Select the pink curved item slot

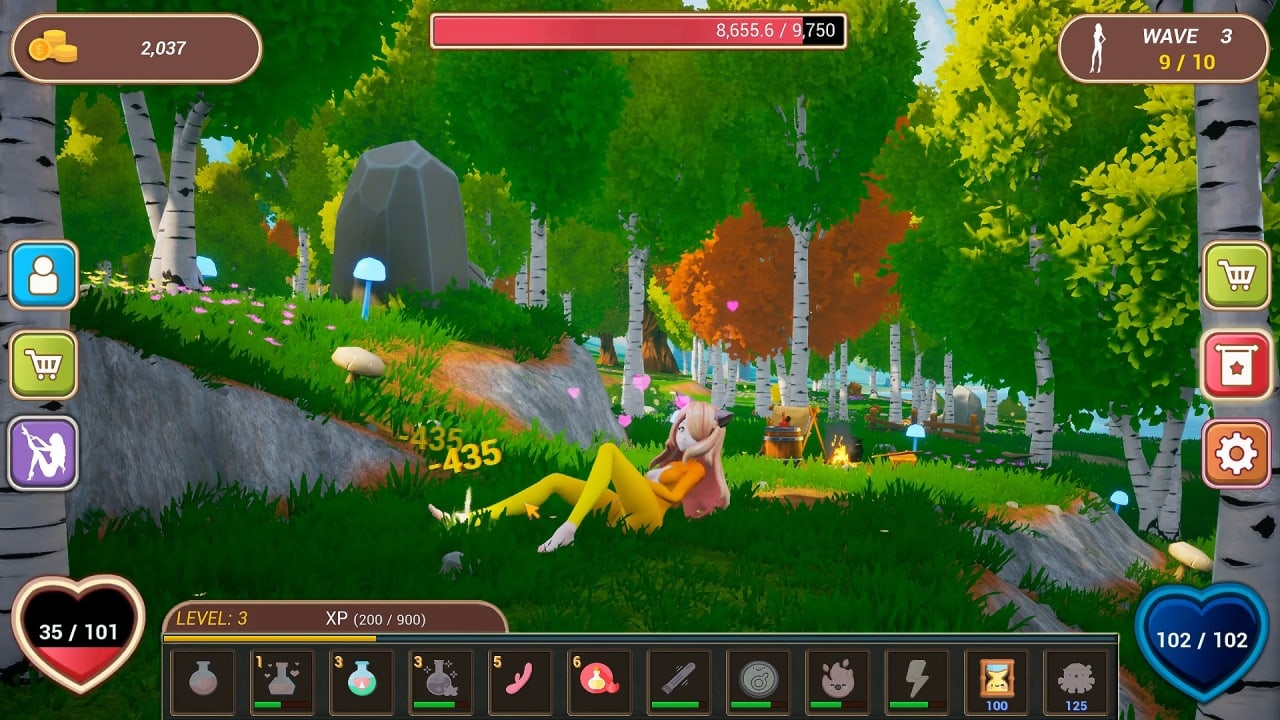click(x=520, y=681)
